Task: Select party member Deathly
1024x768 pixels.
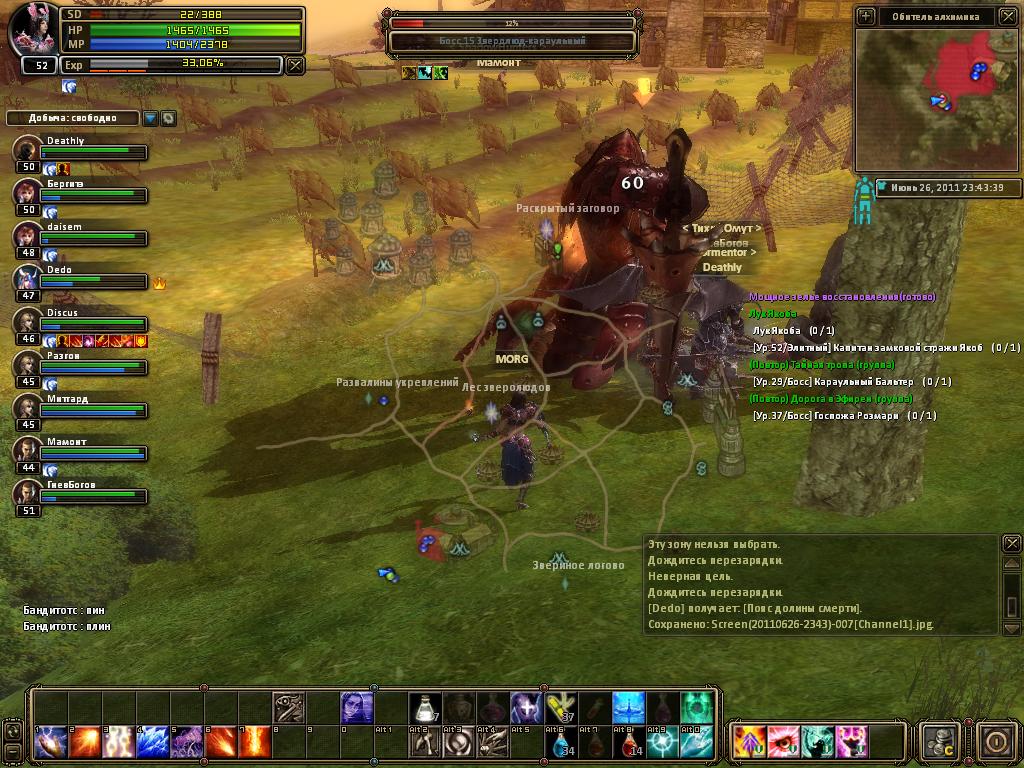Action: (x=28, y=150)
